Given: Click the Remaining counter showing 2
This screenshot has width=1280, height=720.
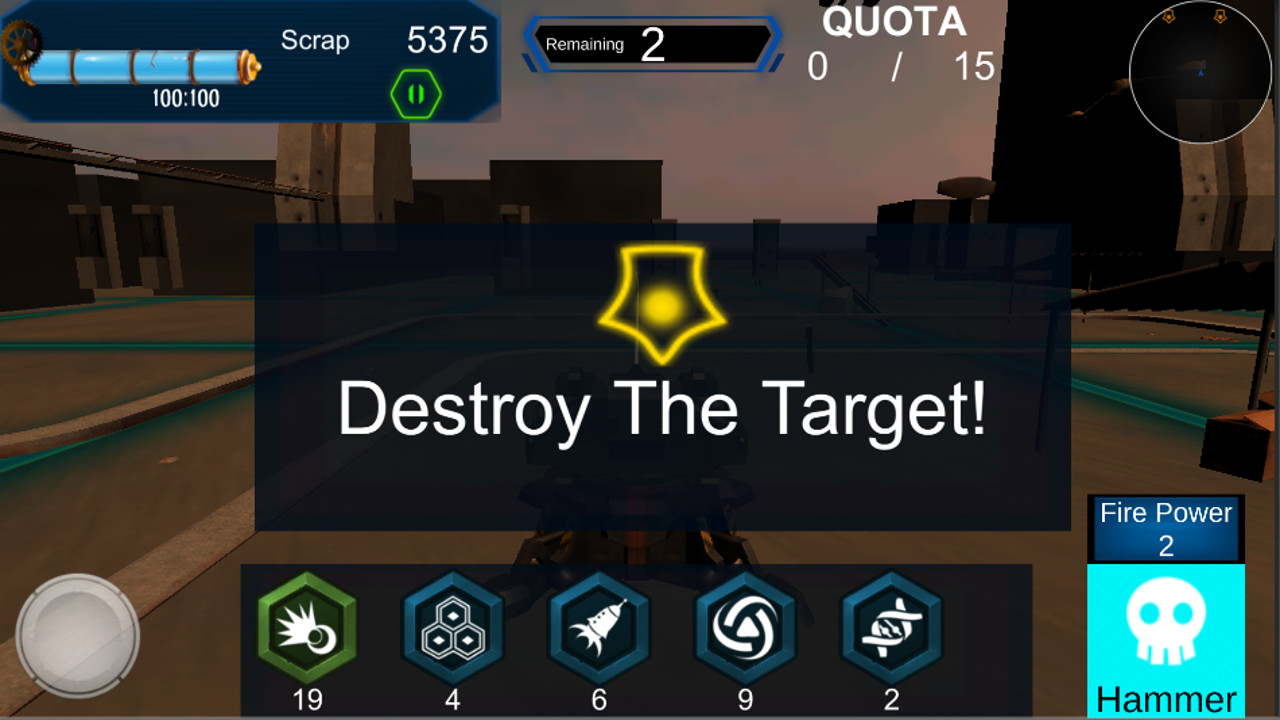Looking at the screenshot, I should (x=650, y=44).
